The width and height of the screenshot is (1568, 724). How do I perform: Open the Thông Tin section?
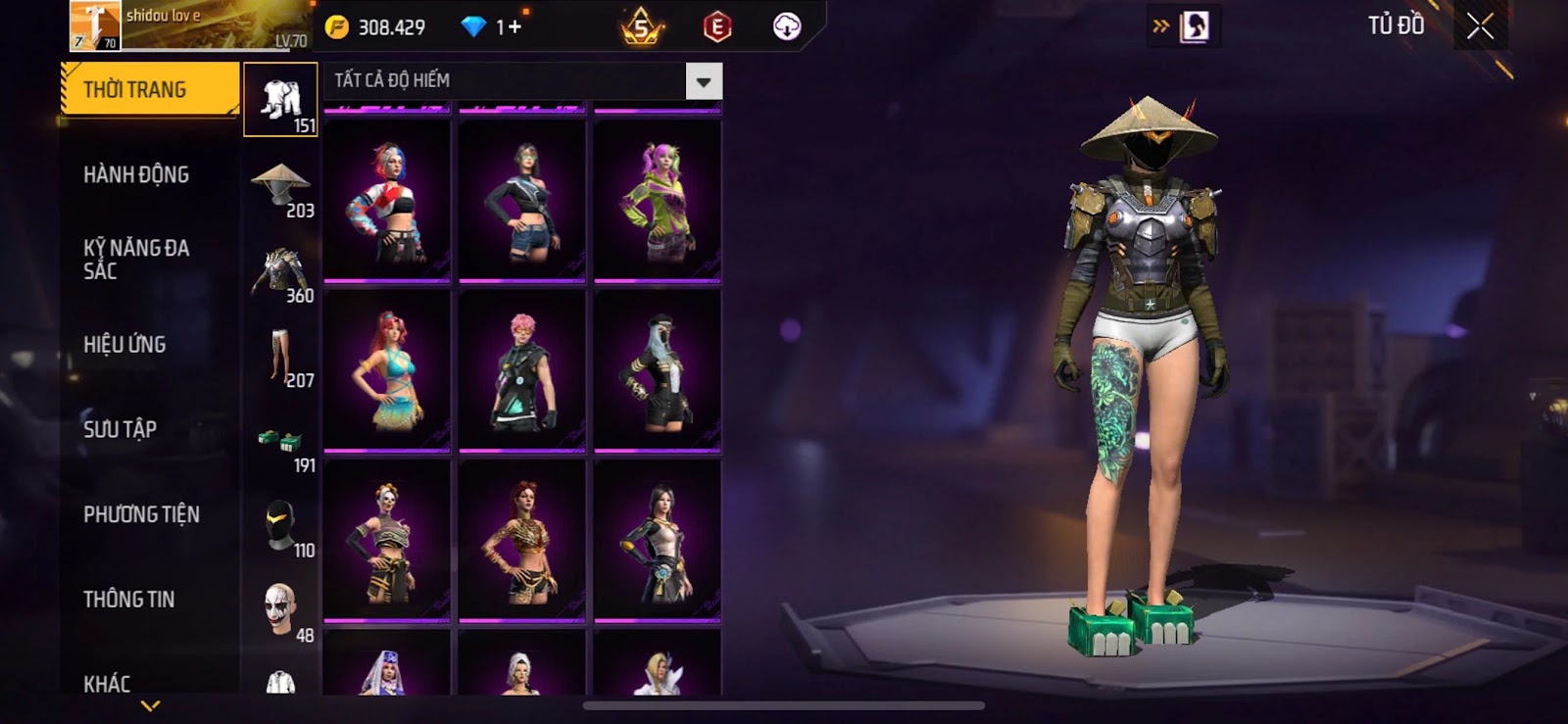(128, 600)
